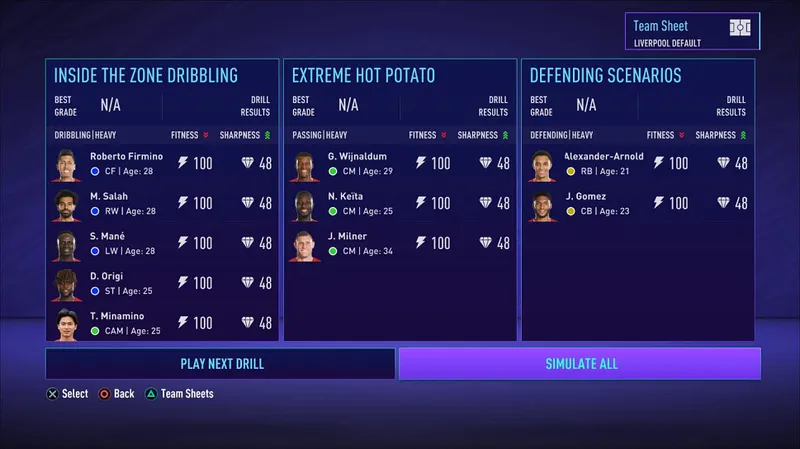
Task: Select Roberto Firmino's player row
Action: point(162,163)
